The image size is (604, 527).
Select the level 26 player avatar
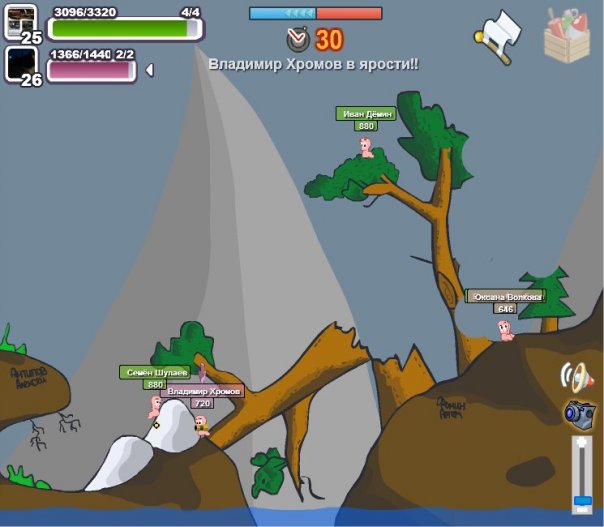coord(21,62)
